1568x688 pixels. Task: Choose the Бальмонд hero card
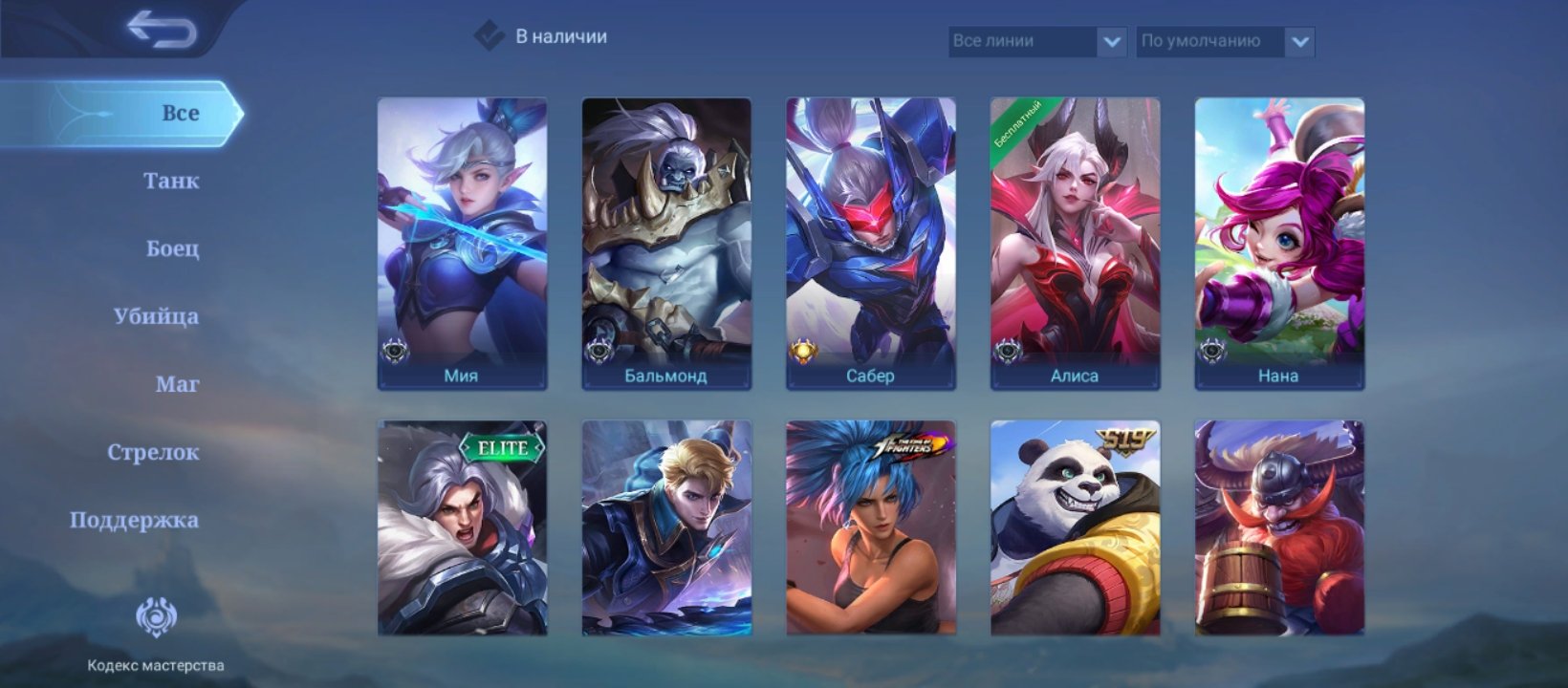pyautogui.click(x=666, y=244)
